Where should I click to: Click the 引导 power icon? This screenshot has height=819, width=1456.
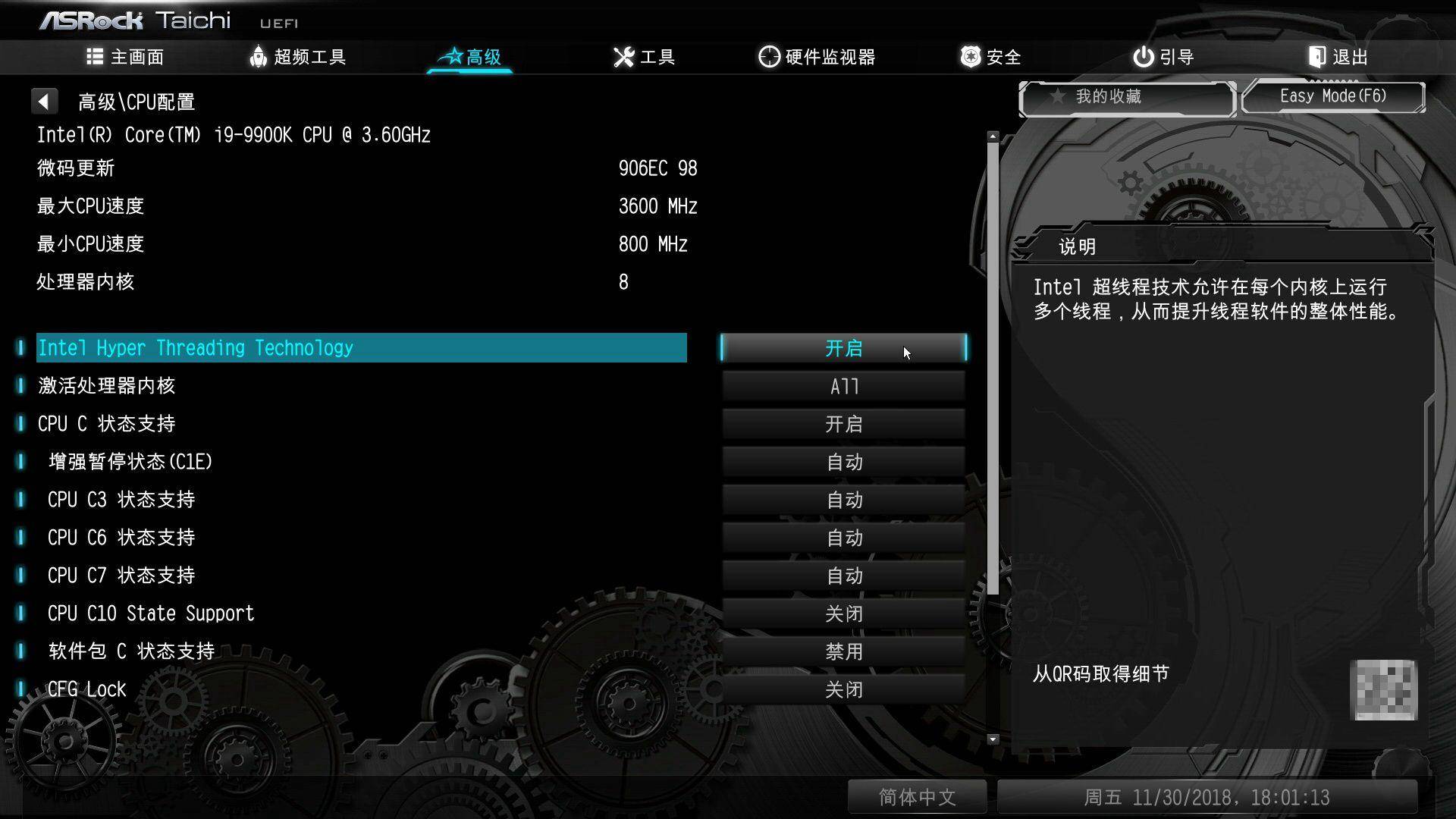point(1142,56)
